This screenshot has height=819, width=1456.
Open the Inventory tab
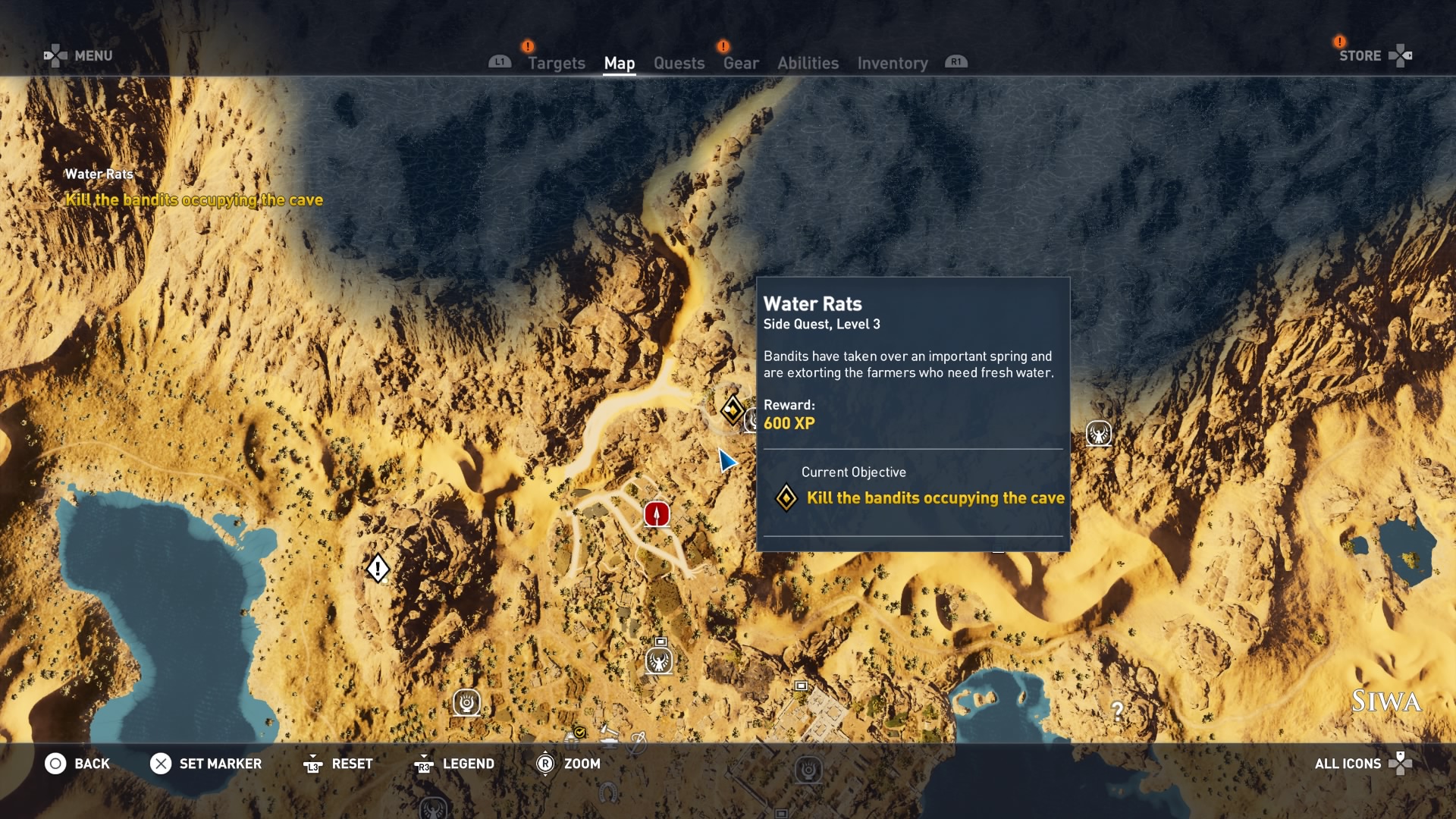[x=892, y=63]
